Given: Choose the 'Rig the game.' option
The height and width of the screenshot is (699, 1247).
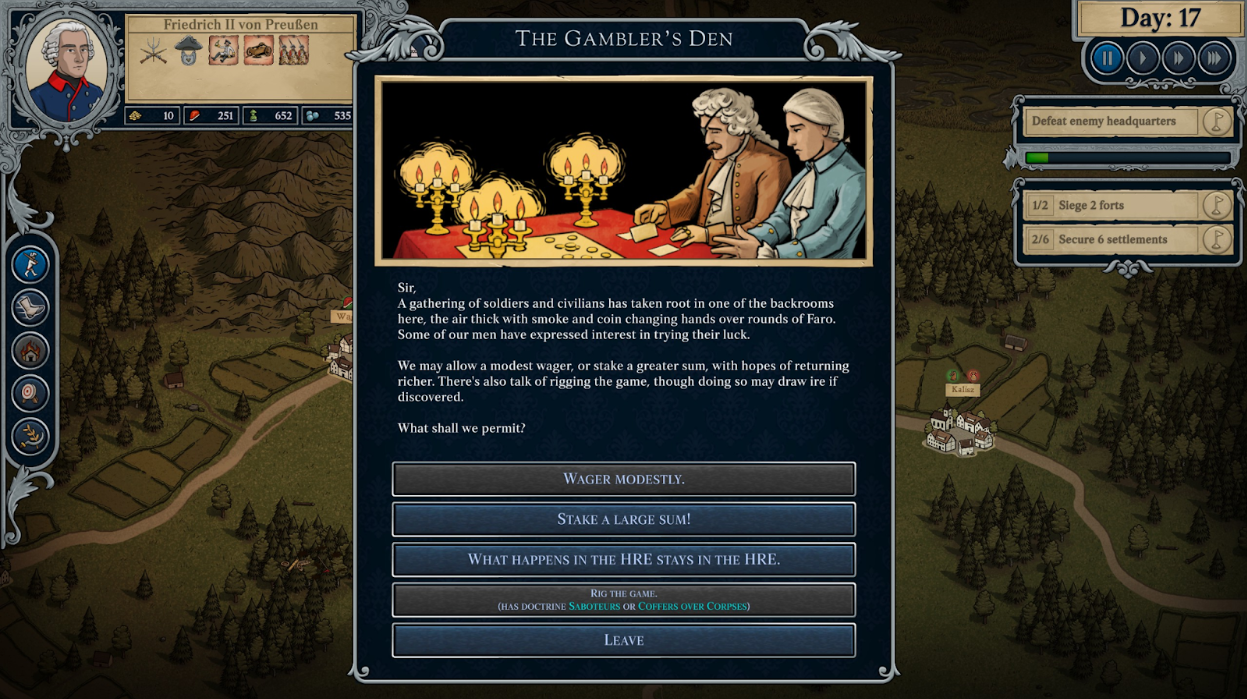Looking at the screenshot, I should click(x=623, y=600).
